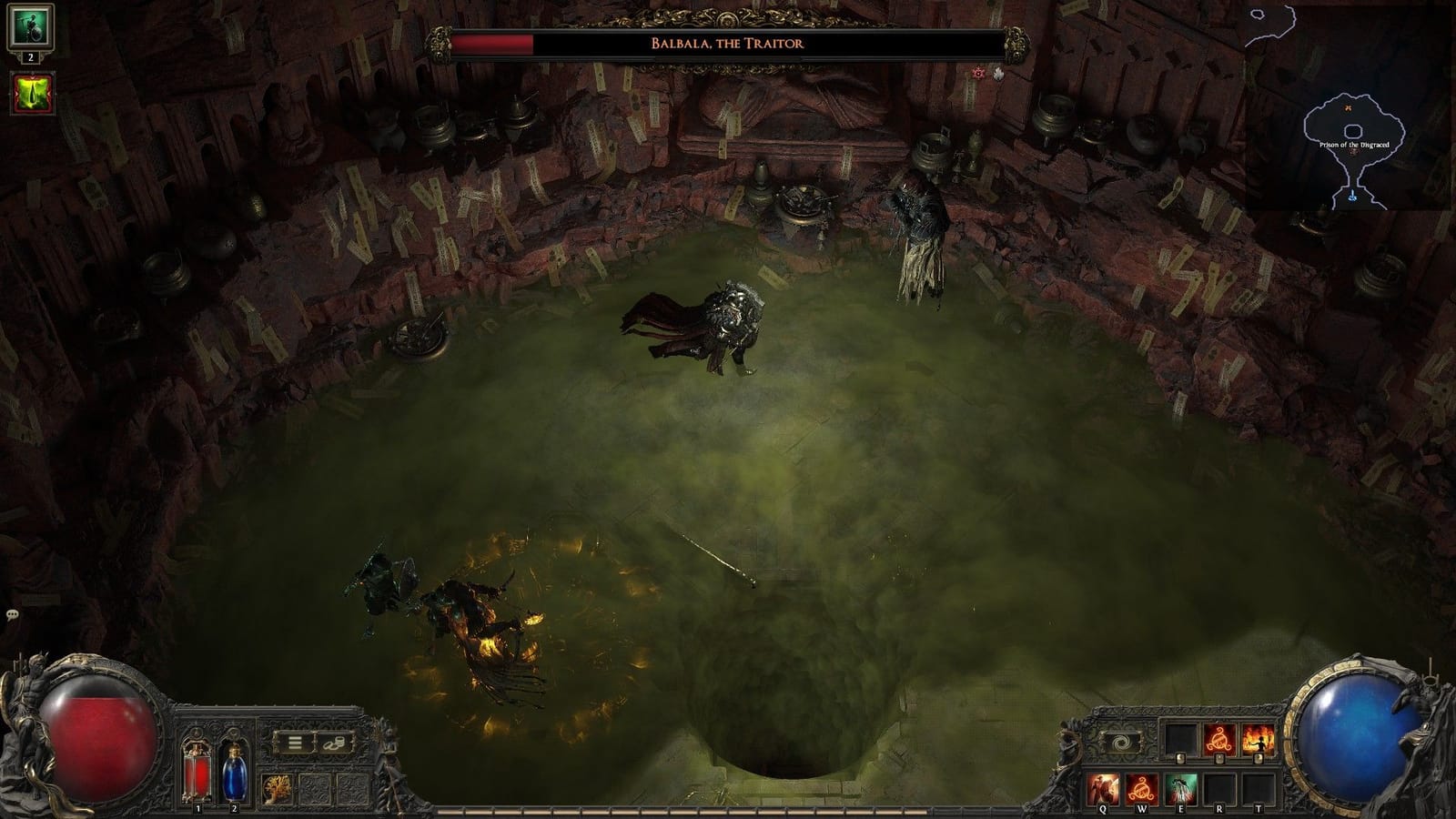Select the Q slot shield-bash skill
This screenshot has height=819, width=1456.
pos(1102,790)
